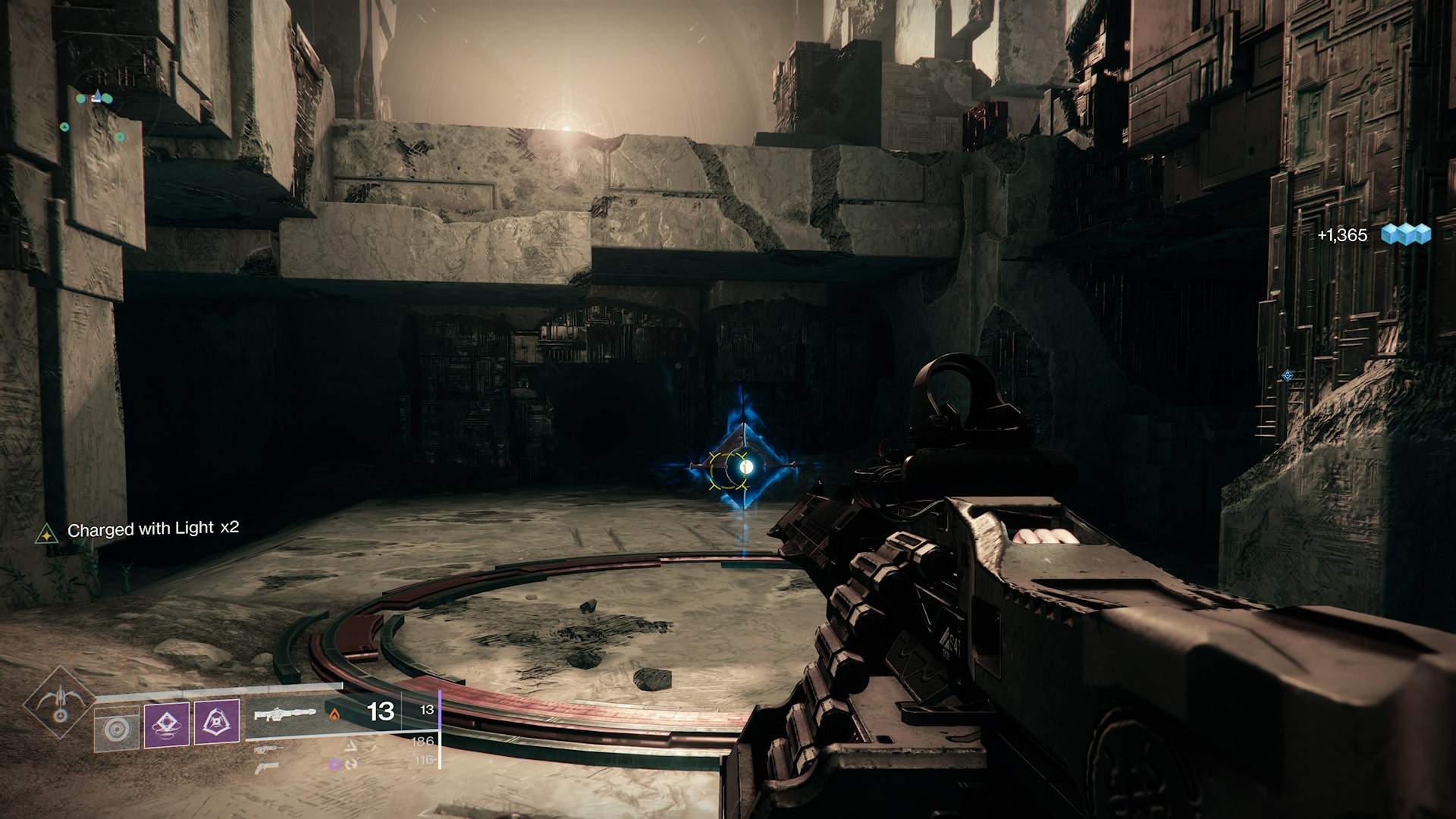1456x819 pixels.
Task: Select the equipped rocket launcher weapon icon
Action: [285, 713]
